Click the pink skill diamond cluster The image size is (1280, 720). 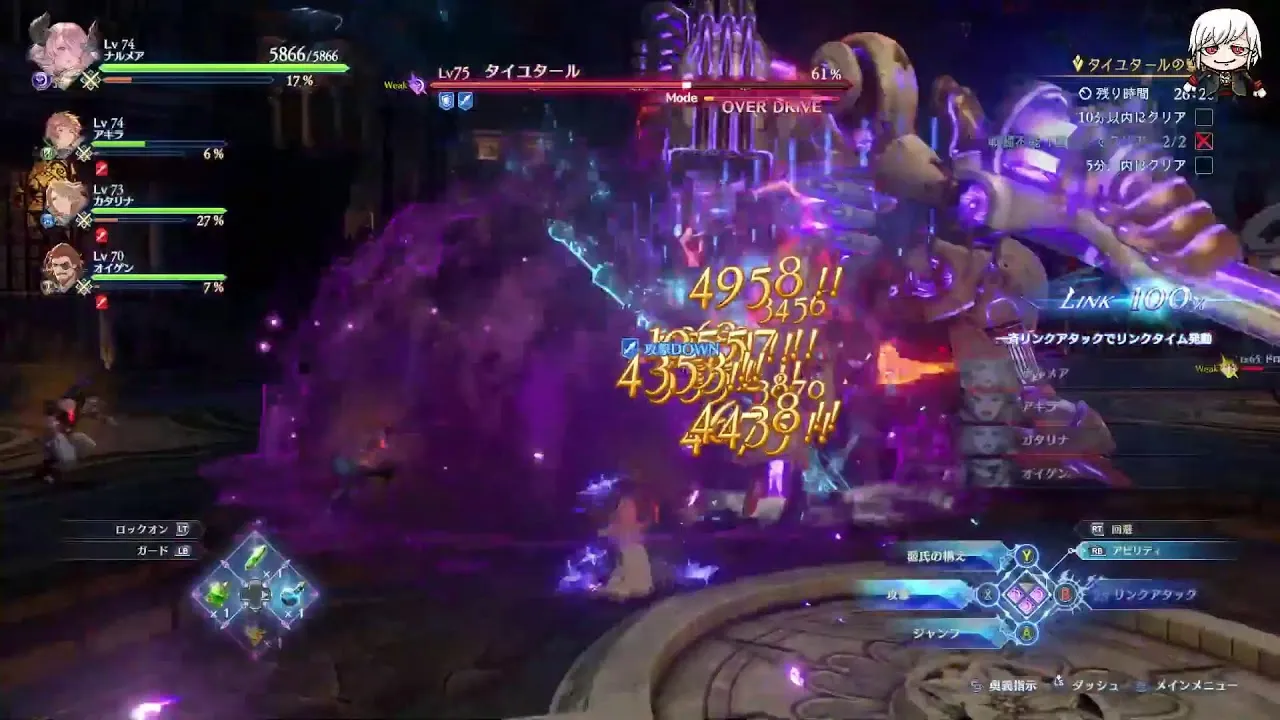coord(1027,595)
